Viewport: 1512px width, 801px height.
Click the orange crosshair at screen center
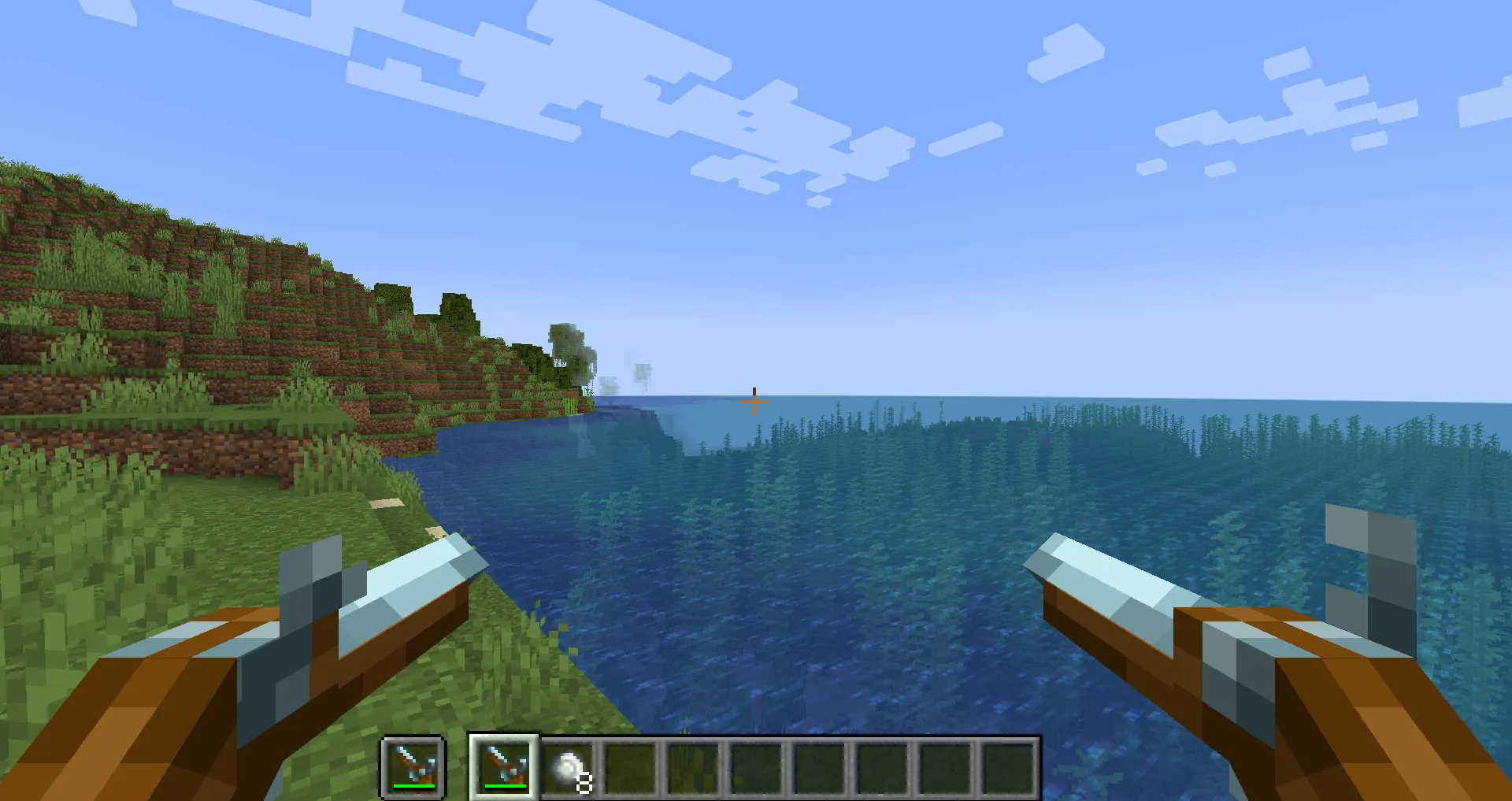tap(754, 402)
